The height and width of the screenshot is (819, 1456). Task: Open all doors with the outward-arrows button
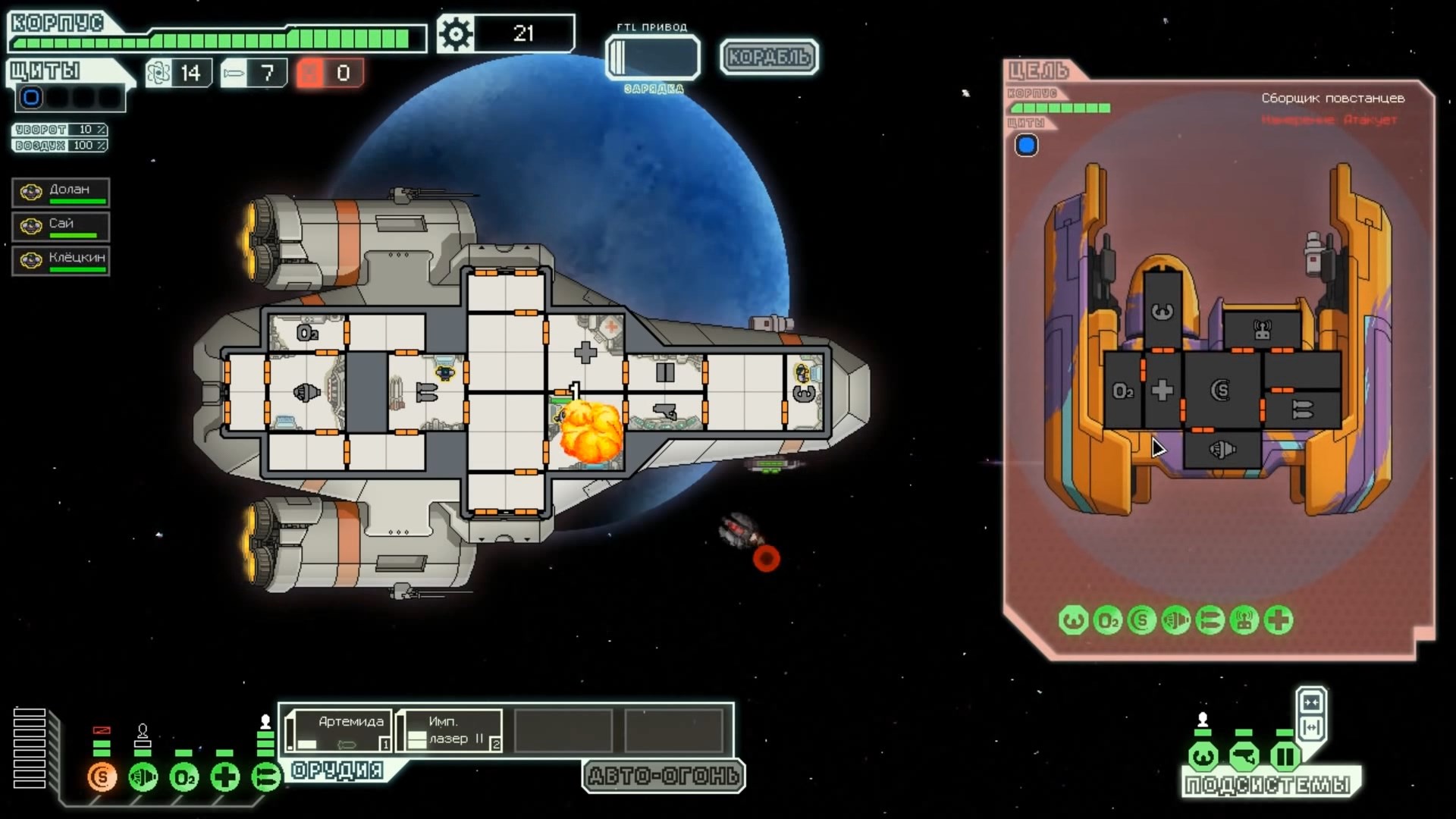pos(1311,728)
